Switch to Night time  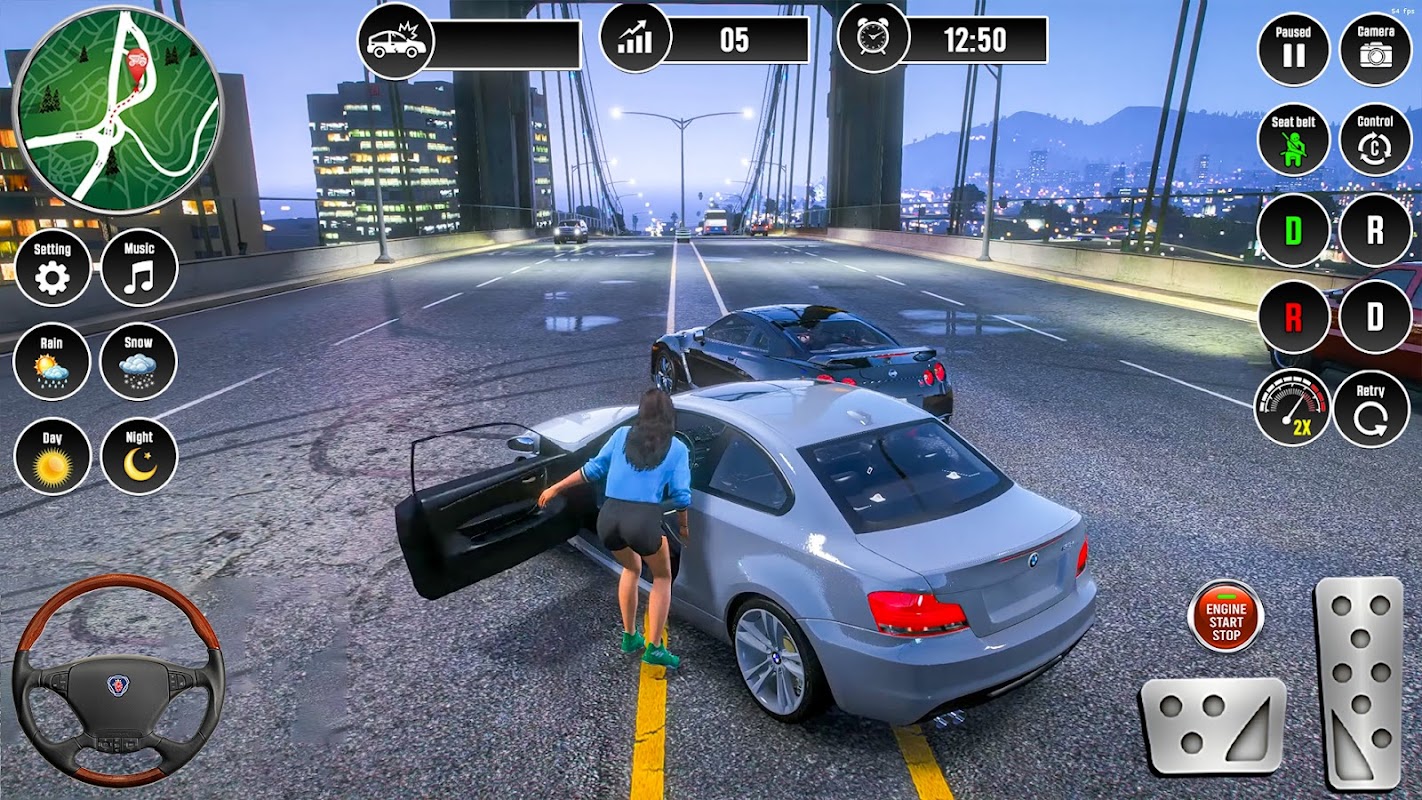tap(139, 456)
